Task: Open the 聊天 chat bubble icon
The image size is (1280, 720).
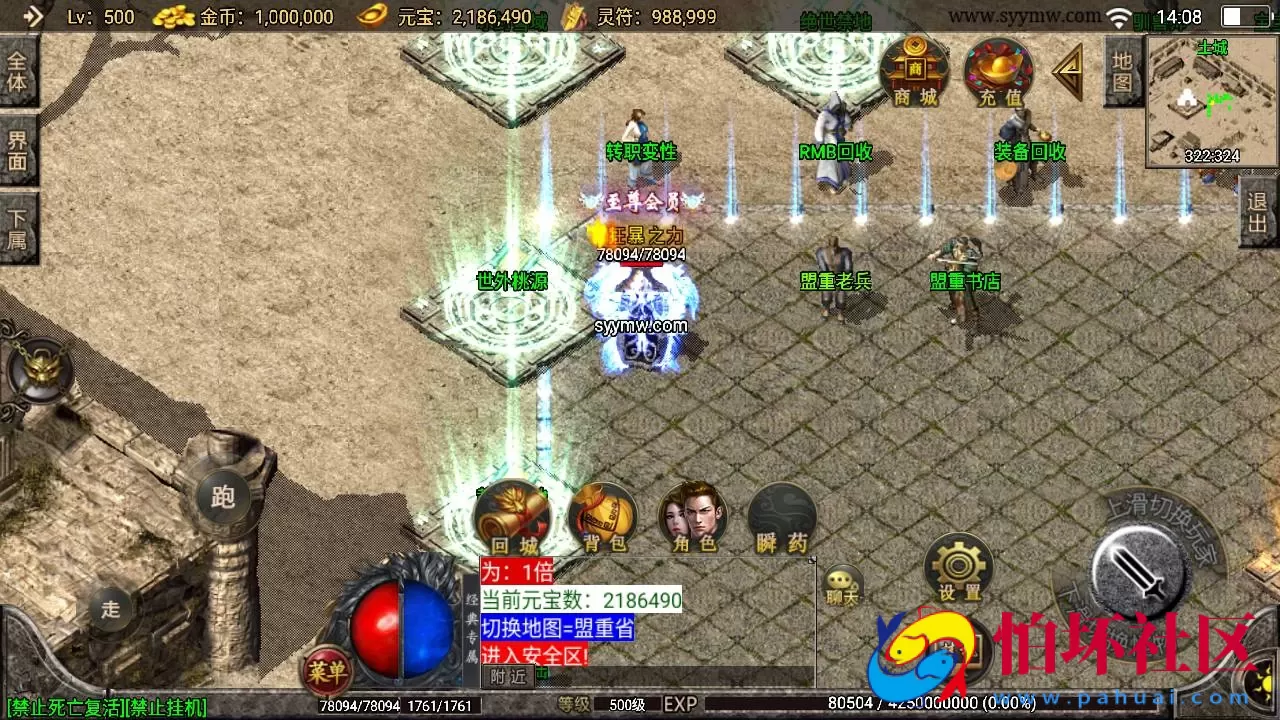Action: 841,580
